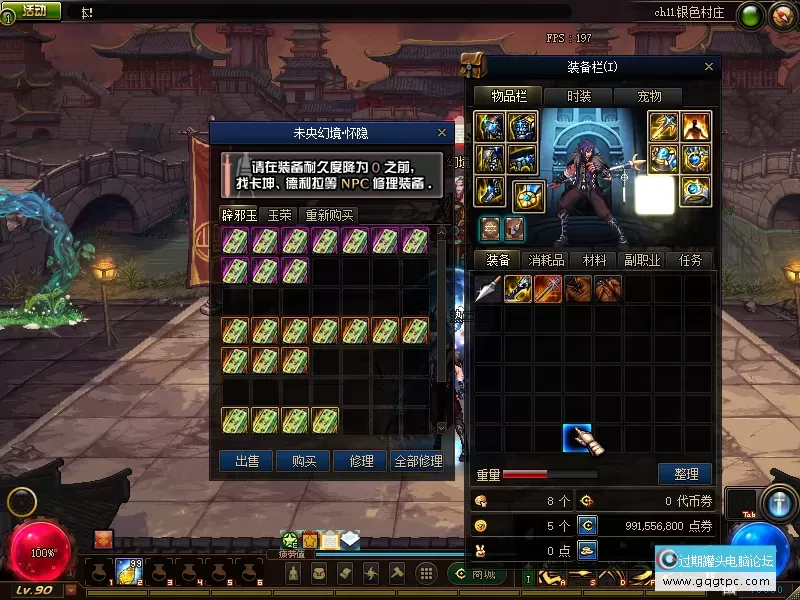View the 任务 quest items tab
This screenshot has width=800, height=600.
pyautogui.click(x=690, y=260)
